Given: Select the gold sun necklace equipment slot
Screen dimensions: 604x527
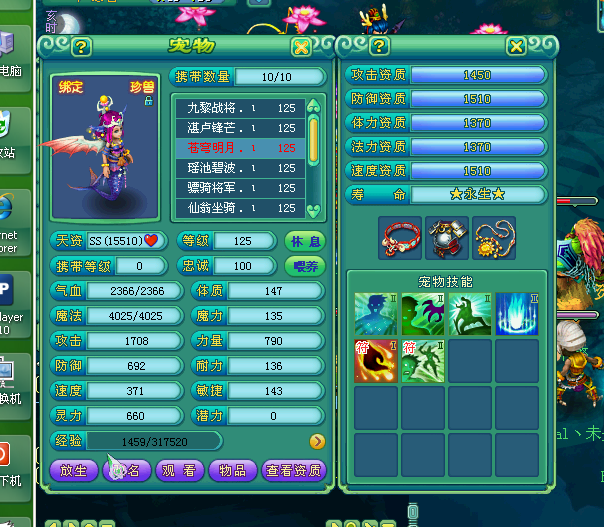Looking at the screenshot, I should pos(494,237).
